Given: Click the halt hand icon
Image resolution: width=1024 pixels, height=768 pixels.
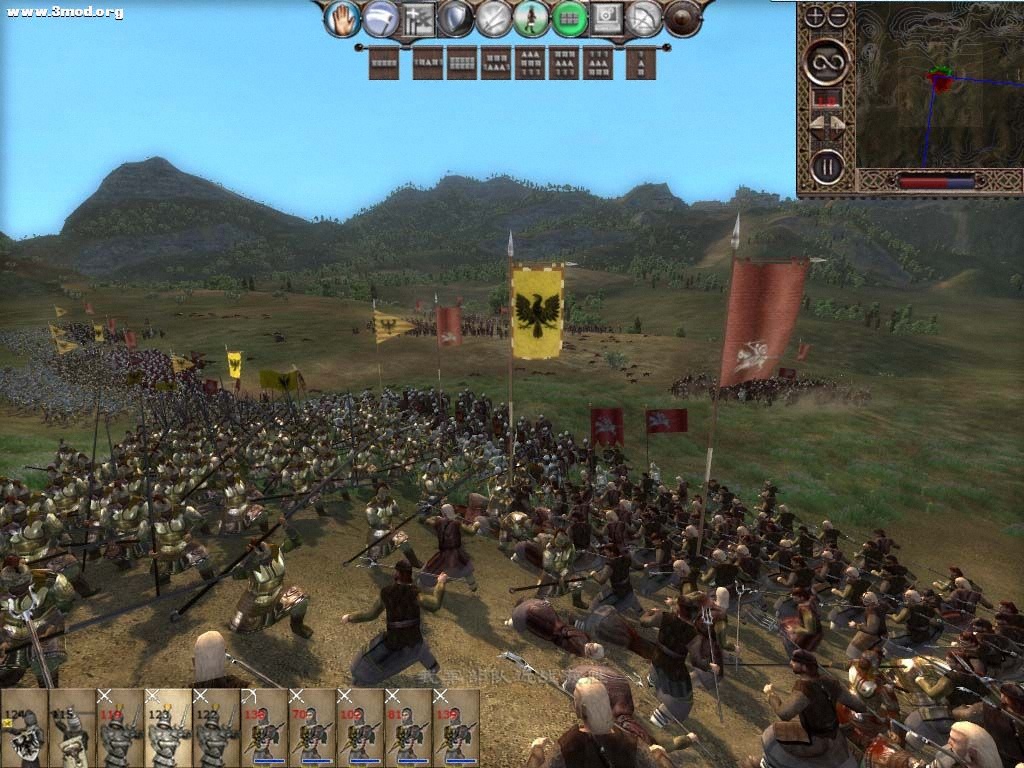Looking at the screenshot, I should [x=343, y=18].
